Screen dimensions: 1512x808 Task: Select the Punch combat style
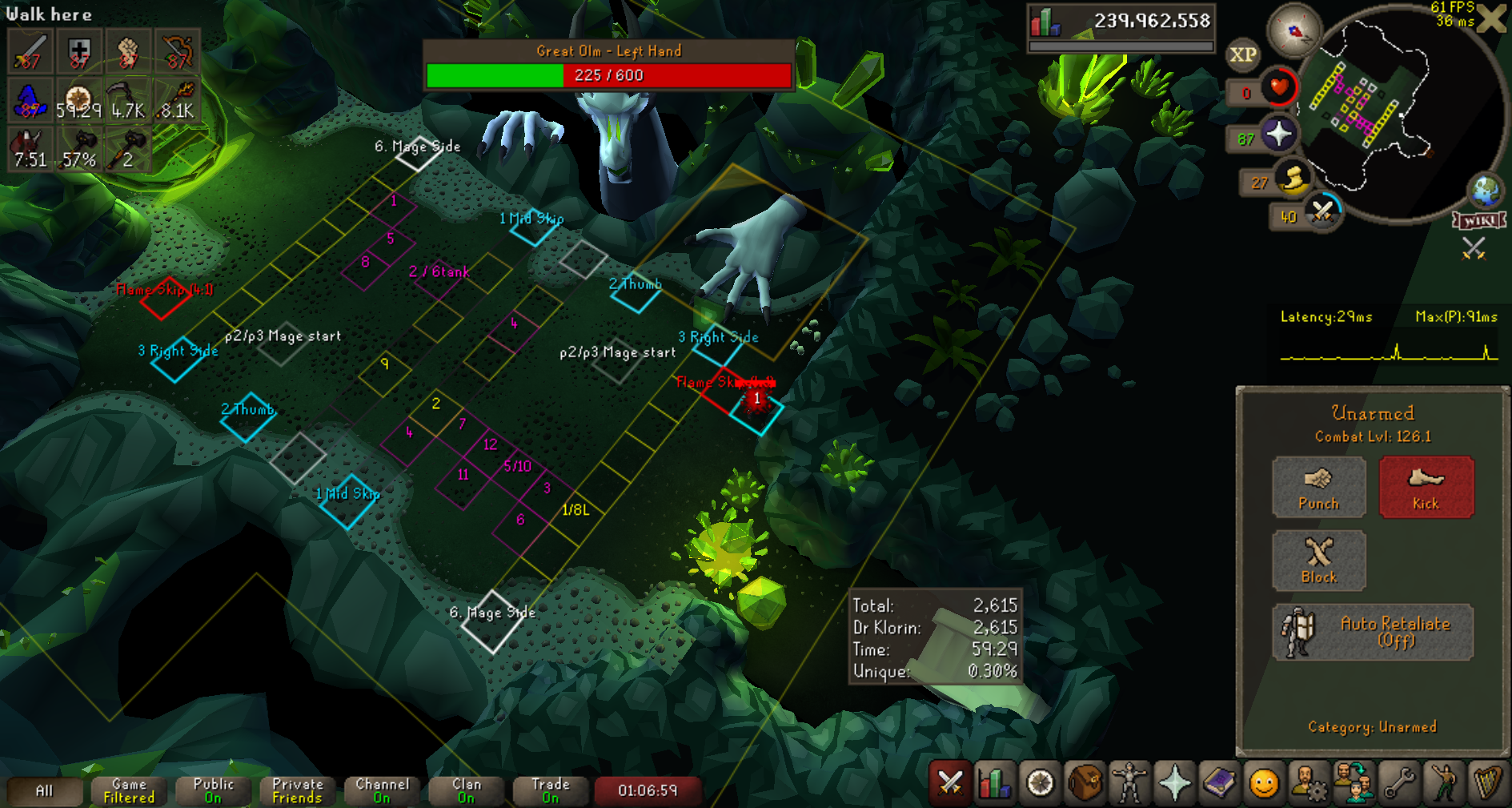click(1318, 487)
